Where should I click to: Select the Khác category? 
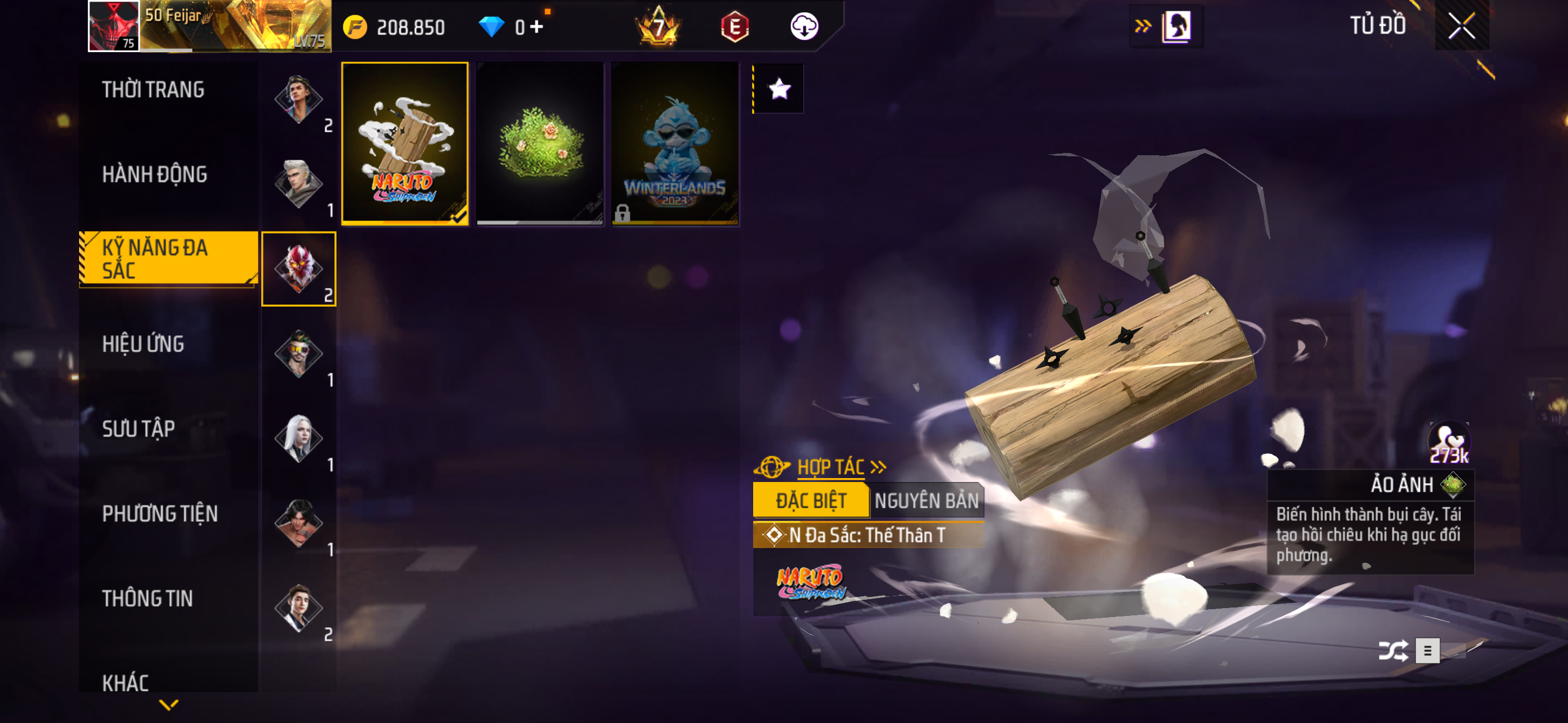[126, 683]
